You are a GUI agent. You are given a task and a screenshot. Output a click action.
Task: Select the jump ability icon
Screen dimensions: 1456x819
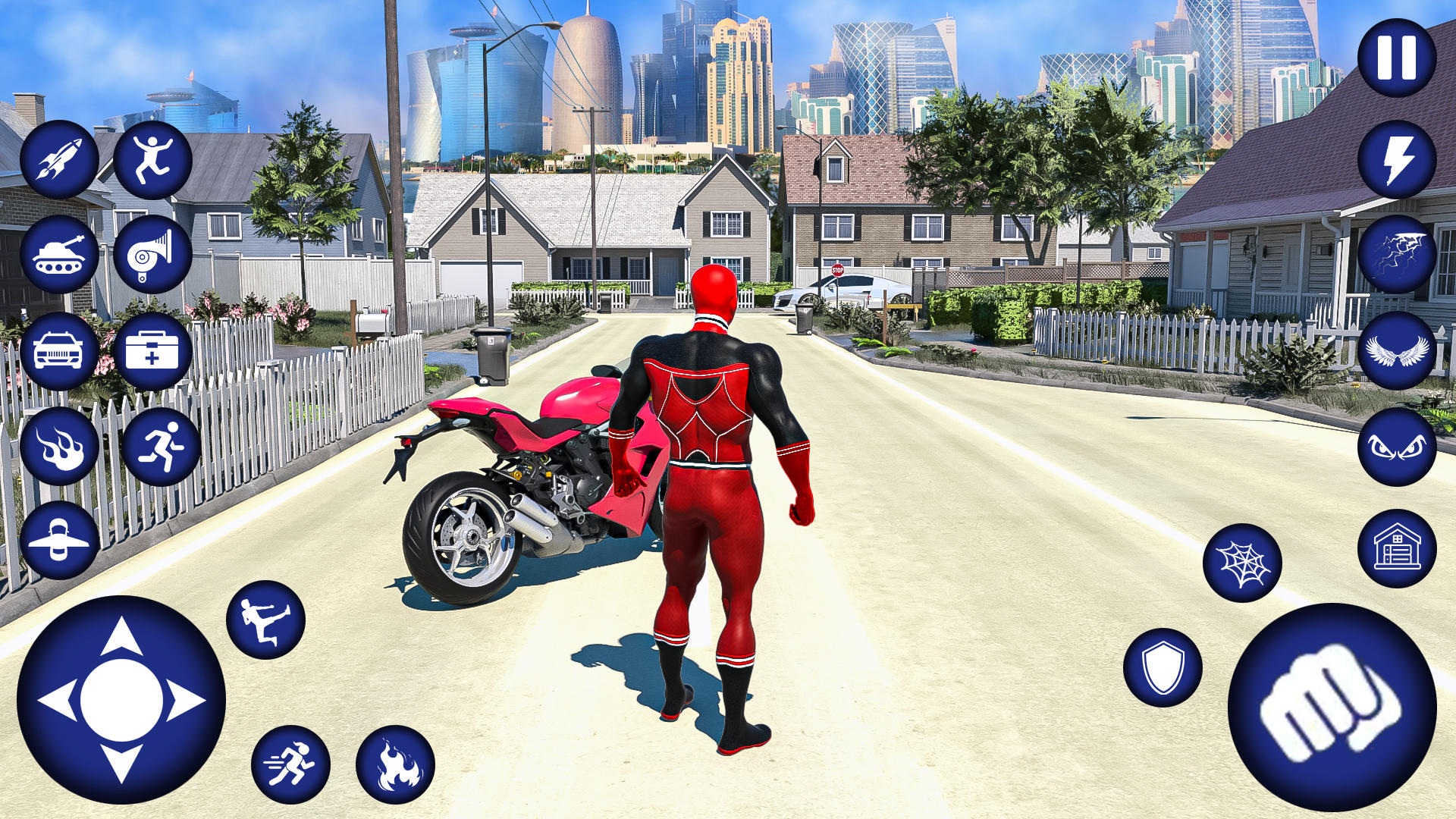point(152,159)
